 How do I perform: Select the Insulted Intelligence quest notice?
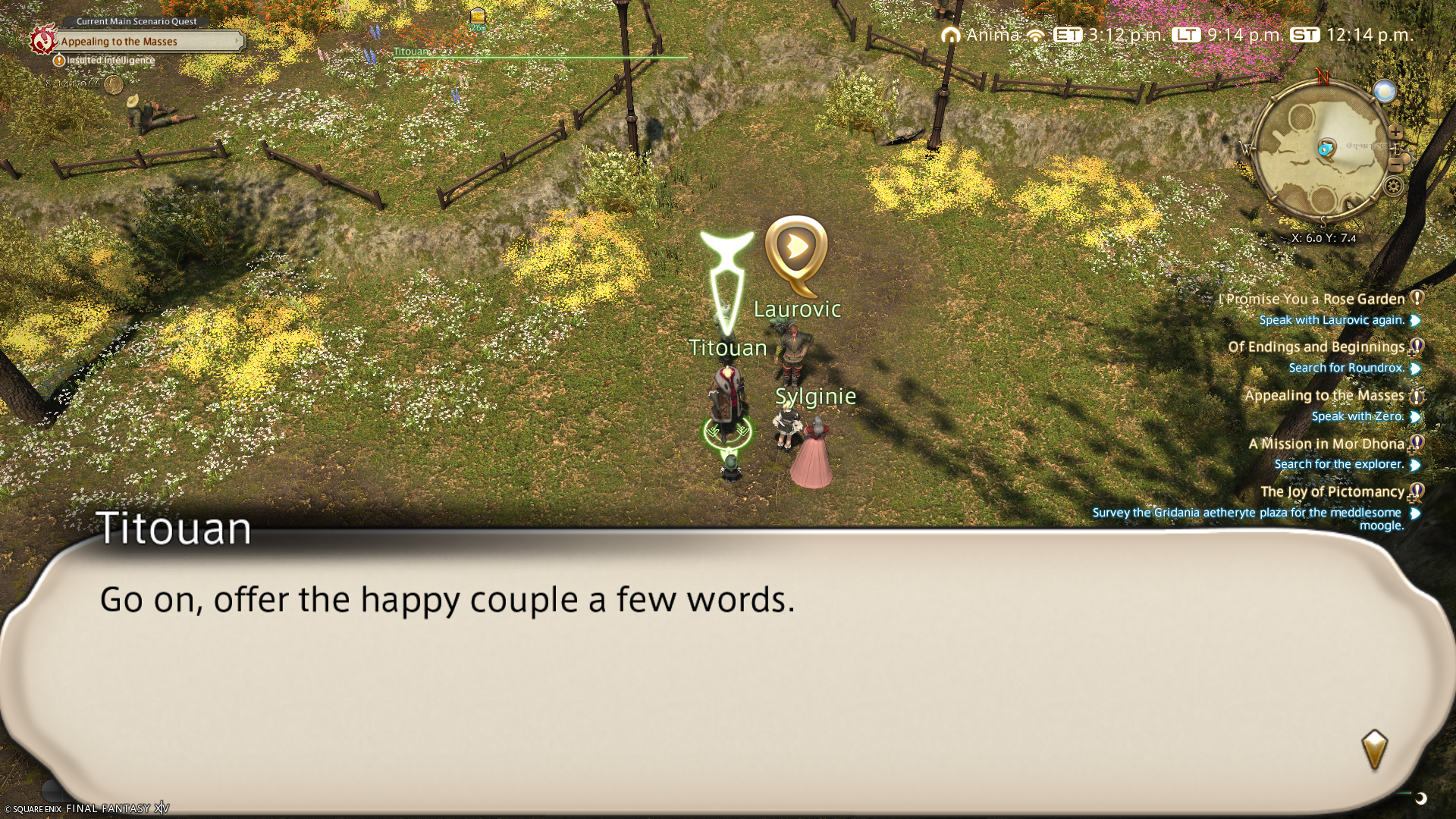[x=111, y=61]
